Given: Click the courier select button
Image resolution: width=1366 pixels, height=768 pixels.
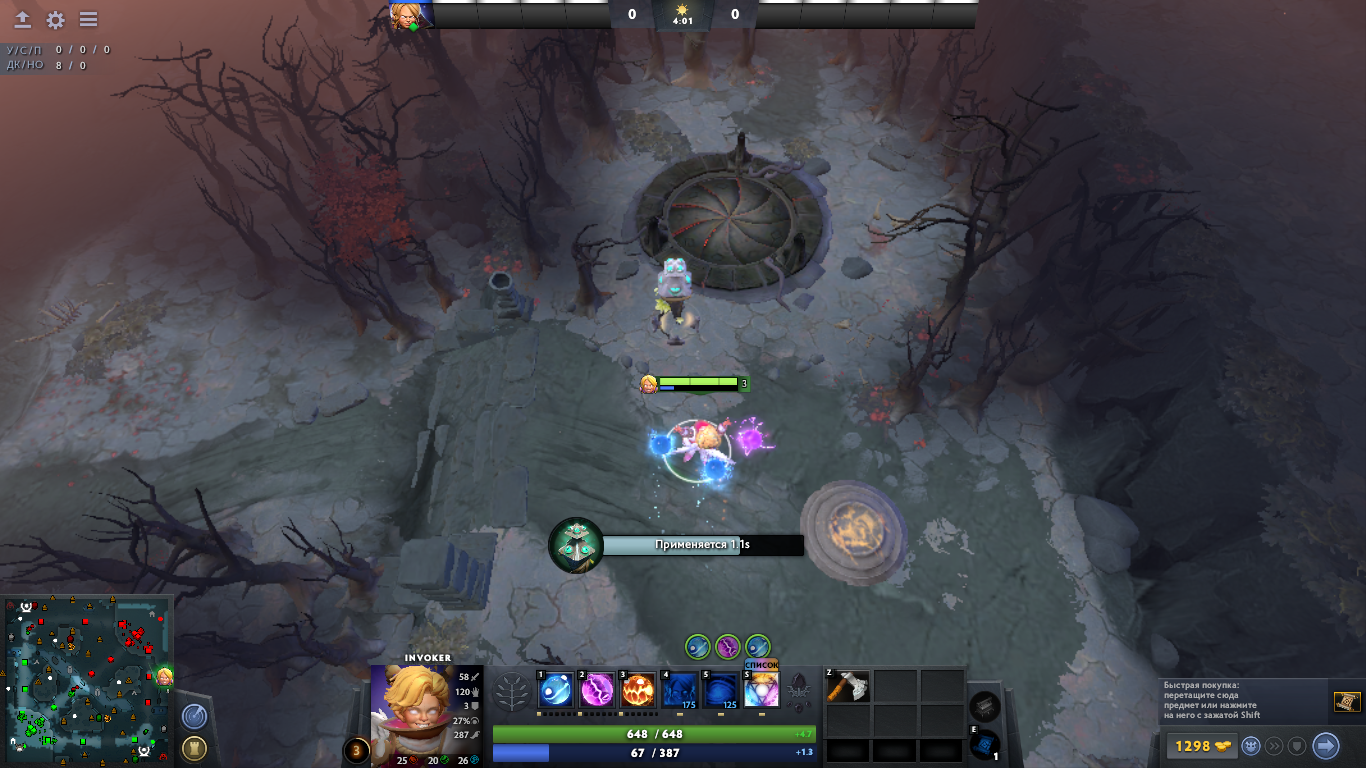Looking at the screenshot, I should [1251, 746].
